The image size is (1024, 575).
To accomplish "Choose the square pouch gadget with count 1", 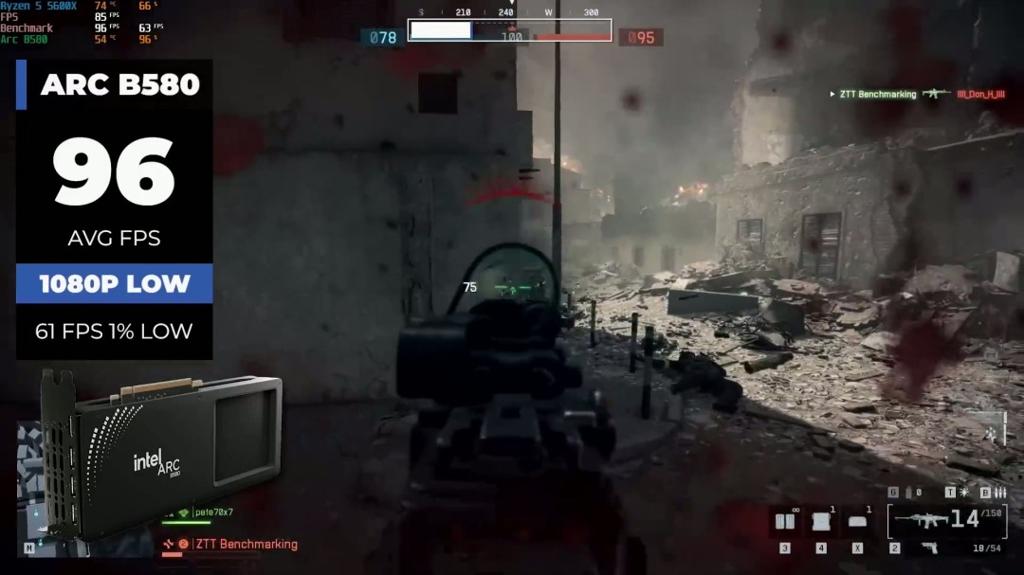I will [821, 522].
